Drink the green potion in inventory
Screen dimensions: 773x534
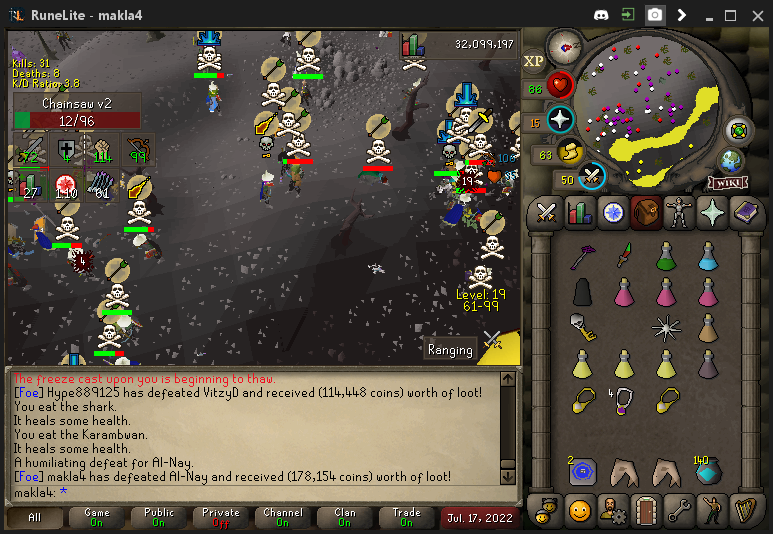pyautogui.click(x=666, y=256)
